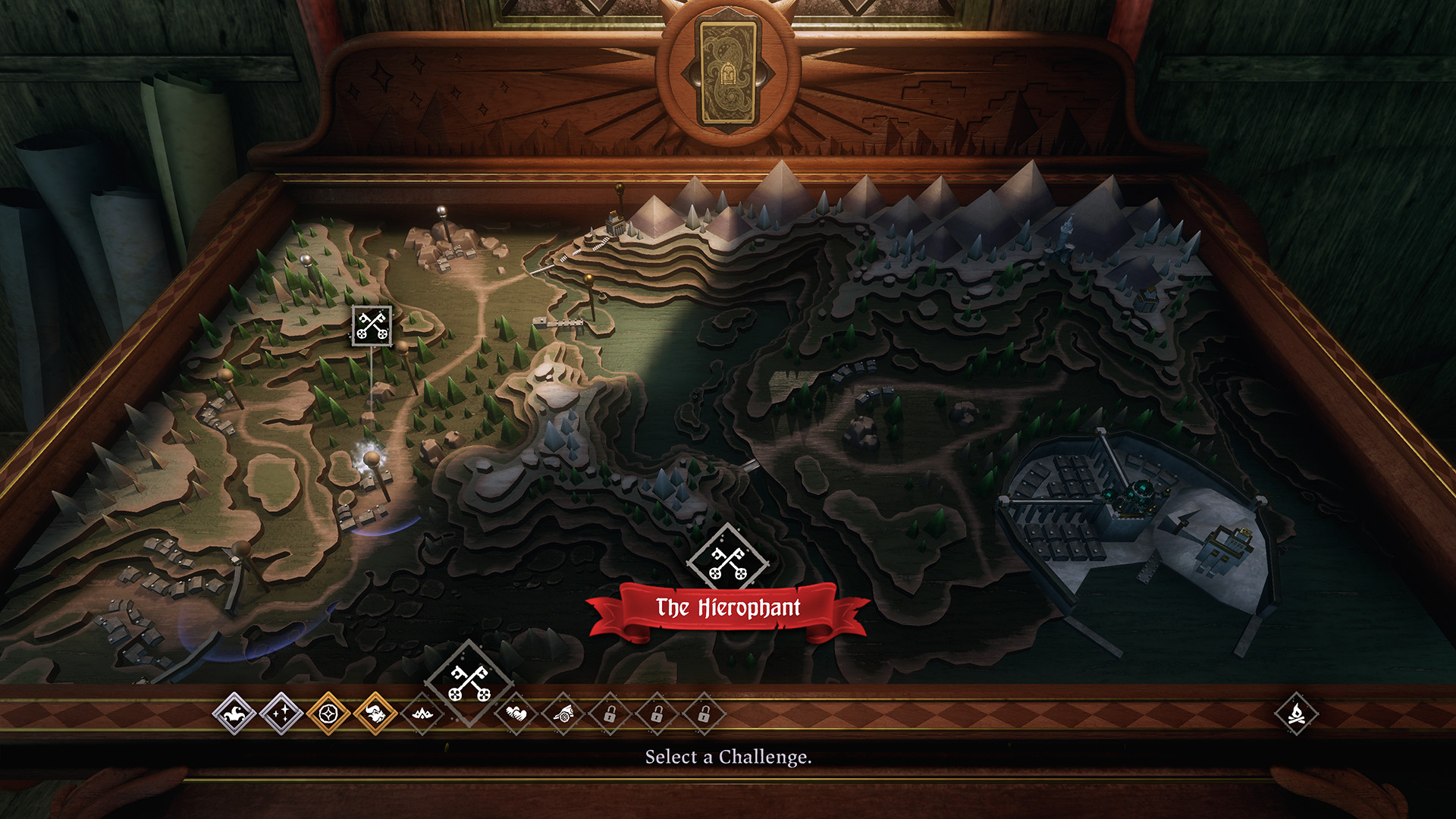Screen dimensions: 1456x819
Task: Select the enlarged crossed keys challenge marker
Action: [x=468, y=681]
